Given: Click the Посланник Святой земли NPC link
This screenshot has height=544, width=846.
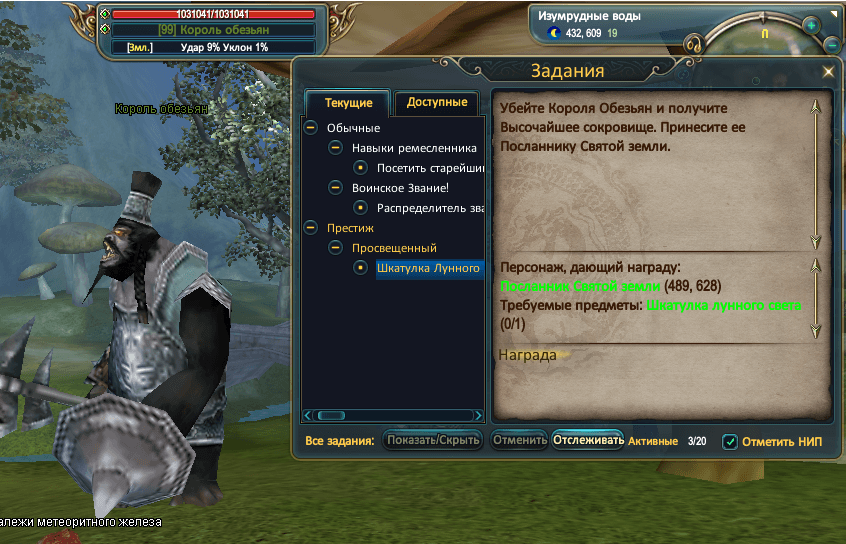Looking at the screenshot, I should point(579,286).
